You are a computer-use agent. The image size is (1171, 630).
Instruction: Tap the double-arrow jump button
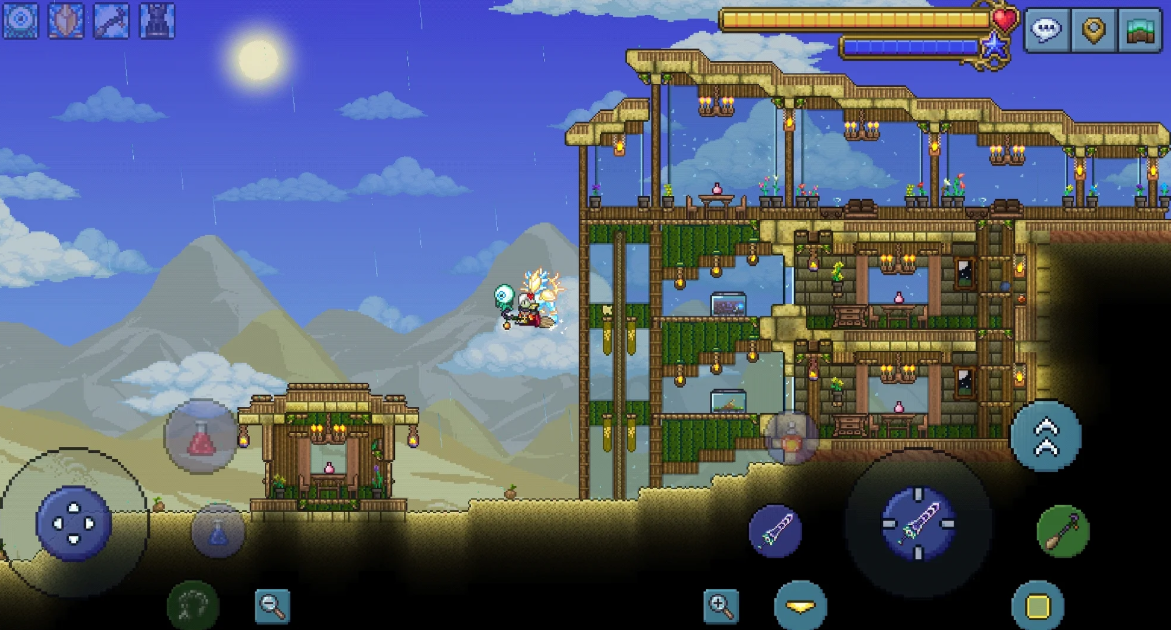pos(1046,436)
